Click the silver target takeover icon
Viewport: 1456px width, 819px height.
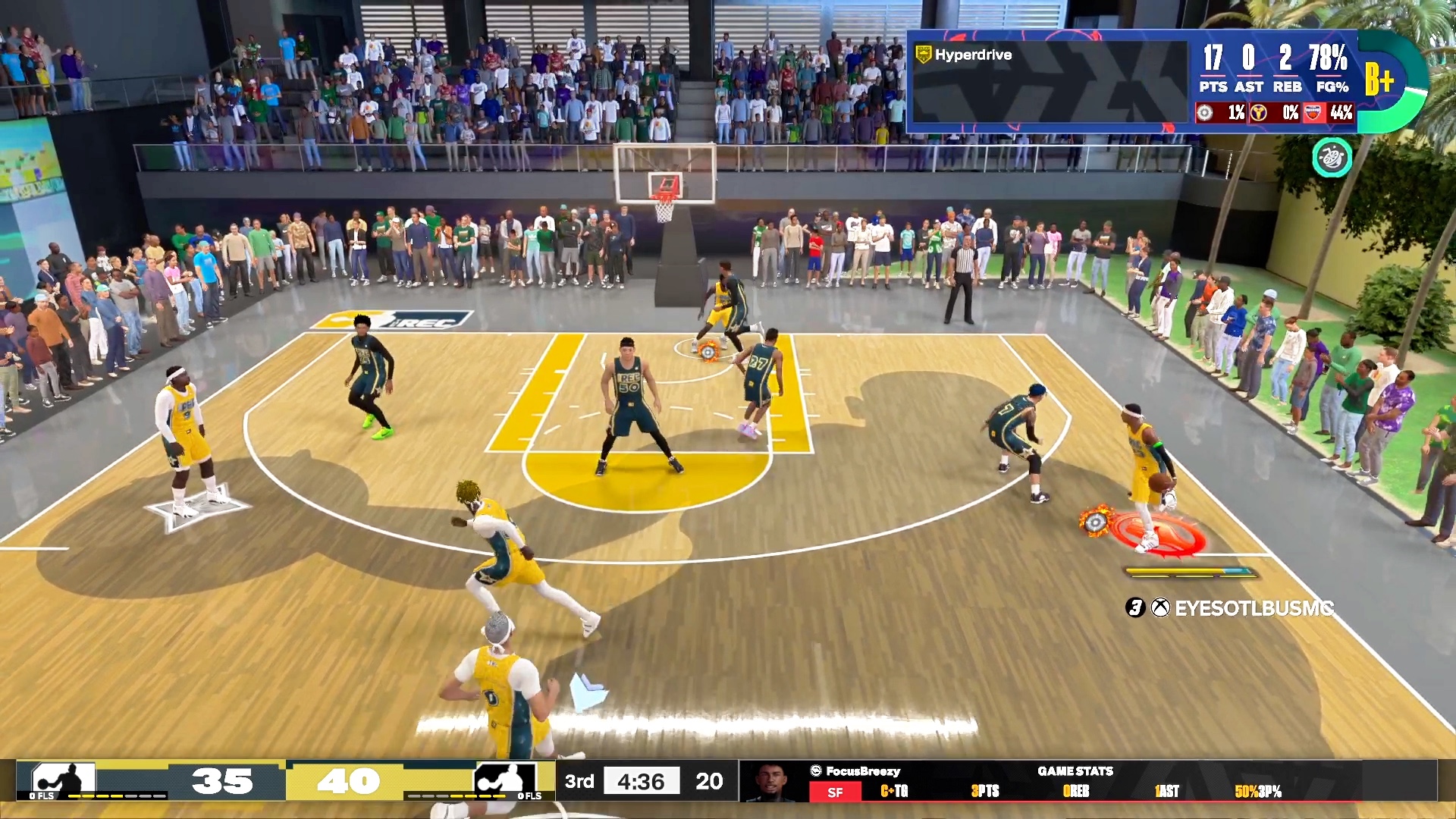pos(1205,113)
